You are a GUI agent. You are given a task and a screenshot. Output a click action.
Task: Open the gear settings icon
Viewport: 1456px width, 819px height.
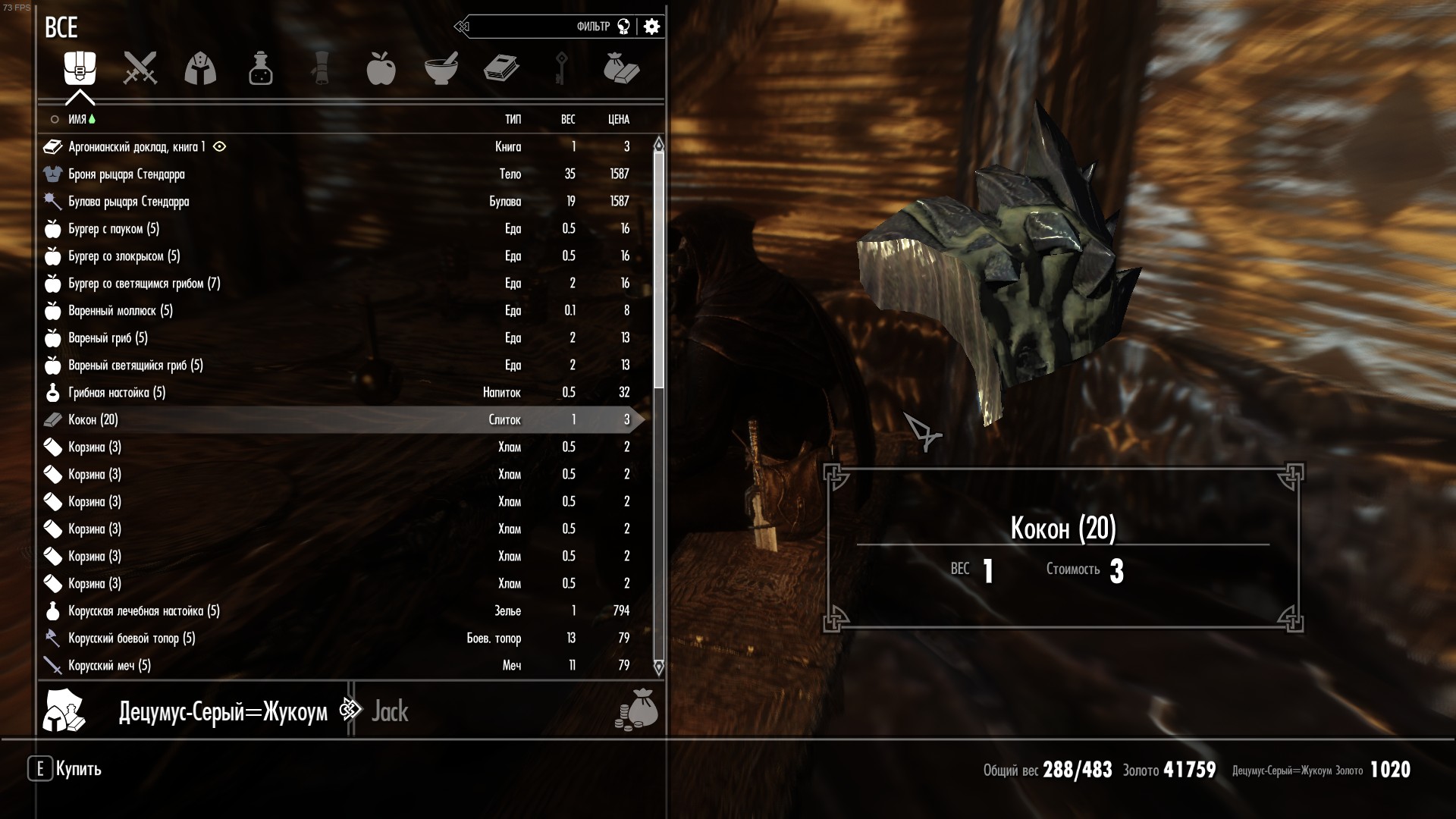[651, 27]
